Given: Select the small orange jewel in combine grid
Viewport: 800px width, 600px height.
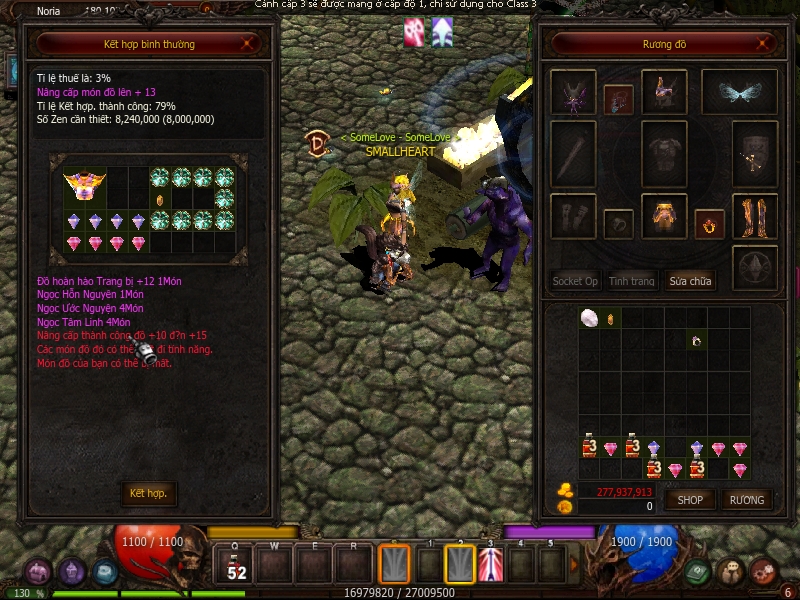Looking at the screenshot, I should click(x=160, y=200).
